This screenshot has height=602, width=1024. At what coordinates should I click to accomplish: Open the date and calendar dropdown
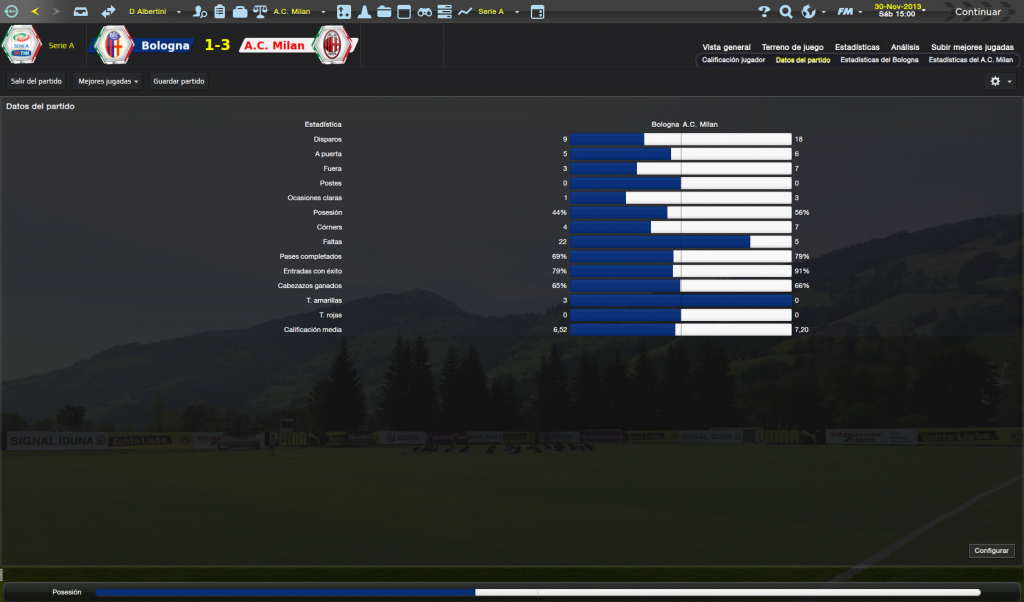click(898, 11)
